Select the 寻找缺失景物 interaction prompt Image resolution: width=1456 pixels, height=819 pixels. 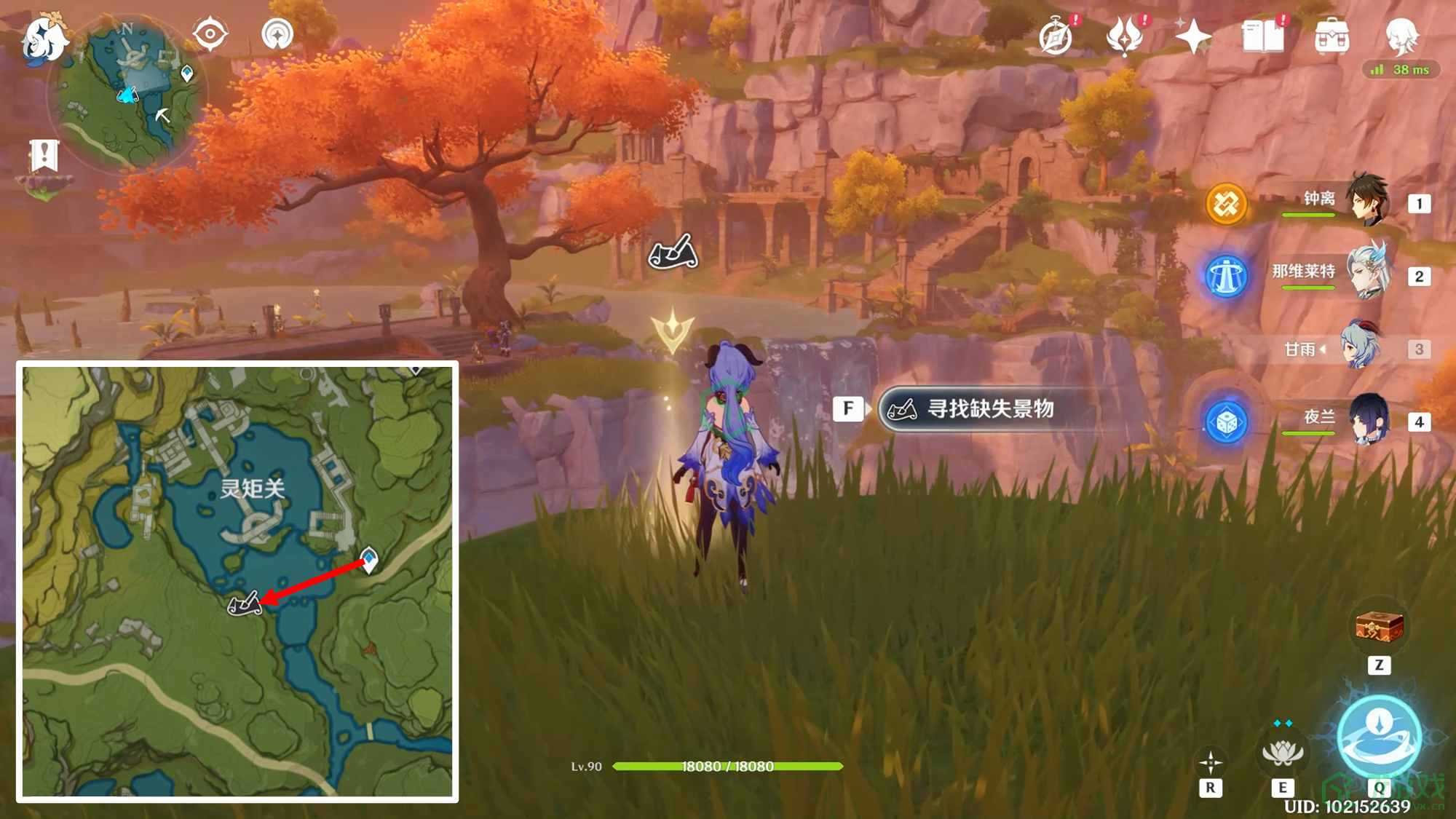click(989, 409)
